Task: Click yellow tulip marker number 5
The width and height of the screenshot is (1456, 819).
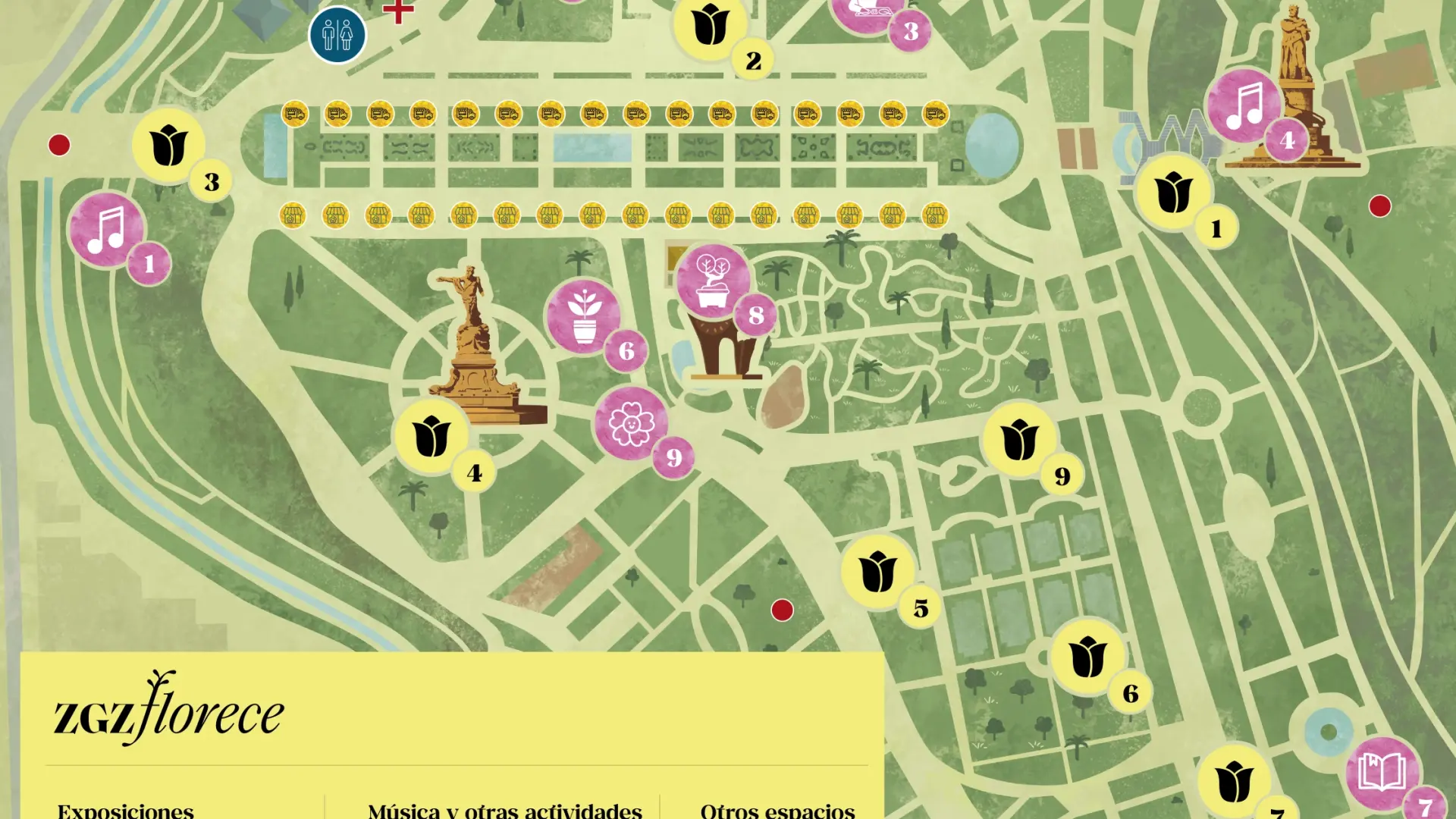Action: pos(878,572)
